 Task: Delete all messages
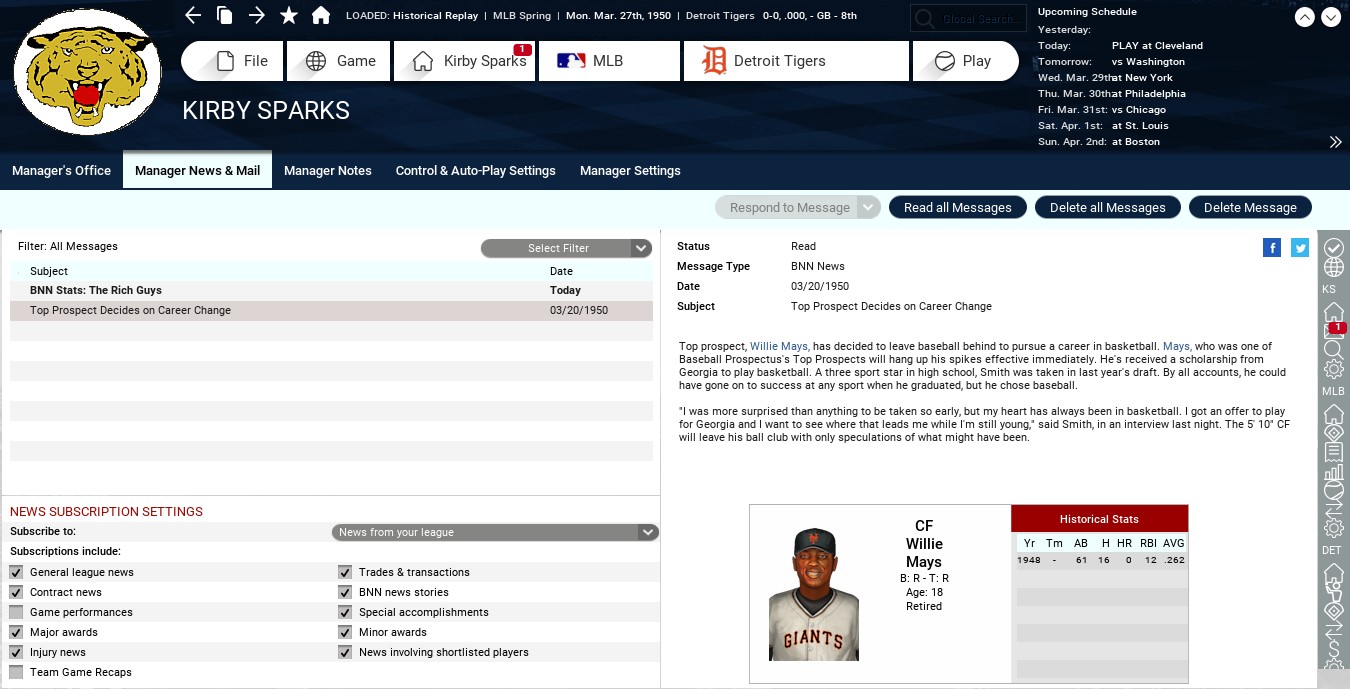[x=1107, y=208]
